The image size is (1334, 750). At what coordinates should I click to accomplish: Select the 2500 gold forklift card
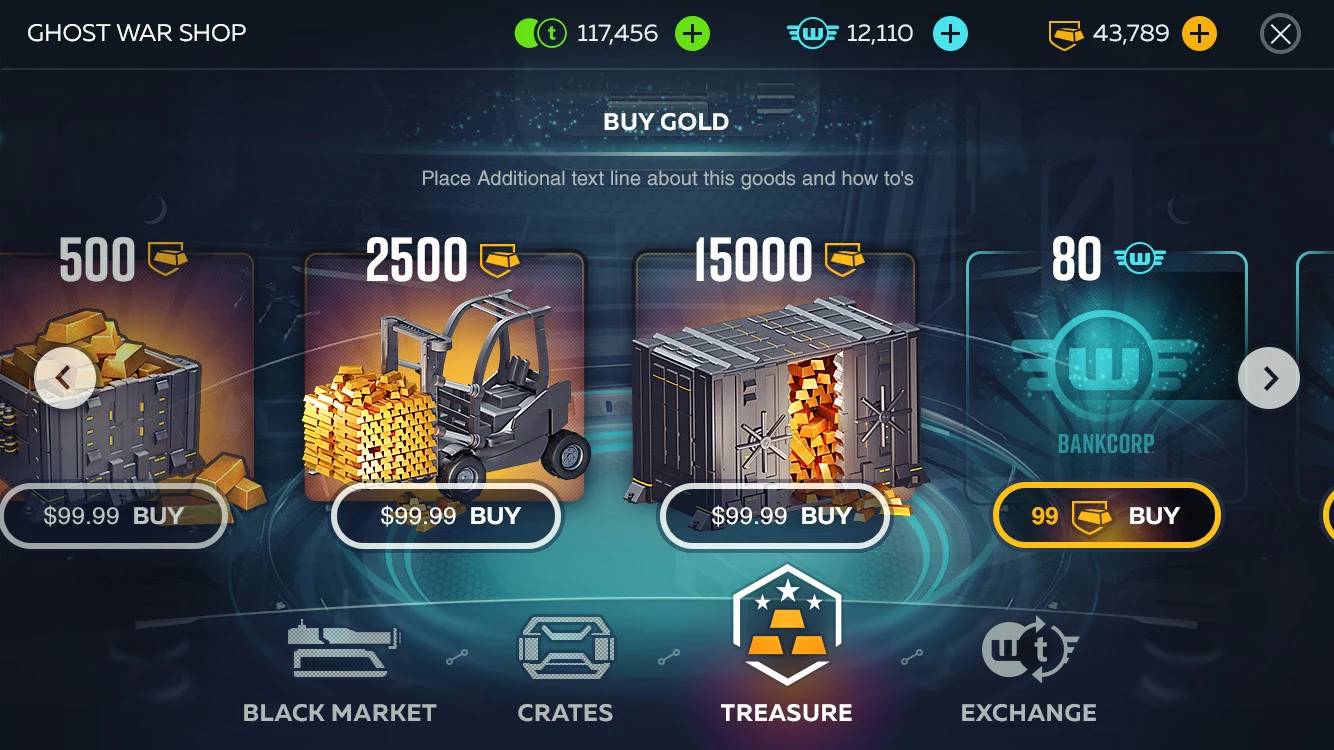pos(445,380)
